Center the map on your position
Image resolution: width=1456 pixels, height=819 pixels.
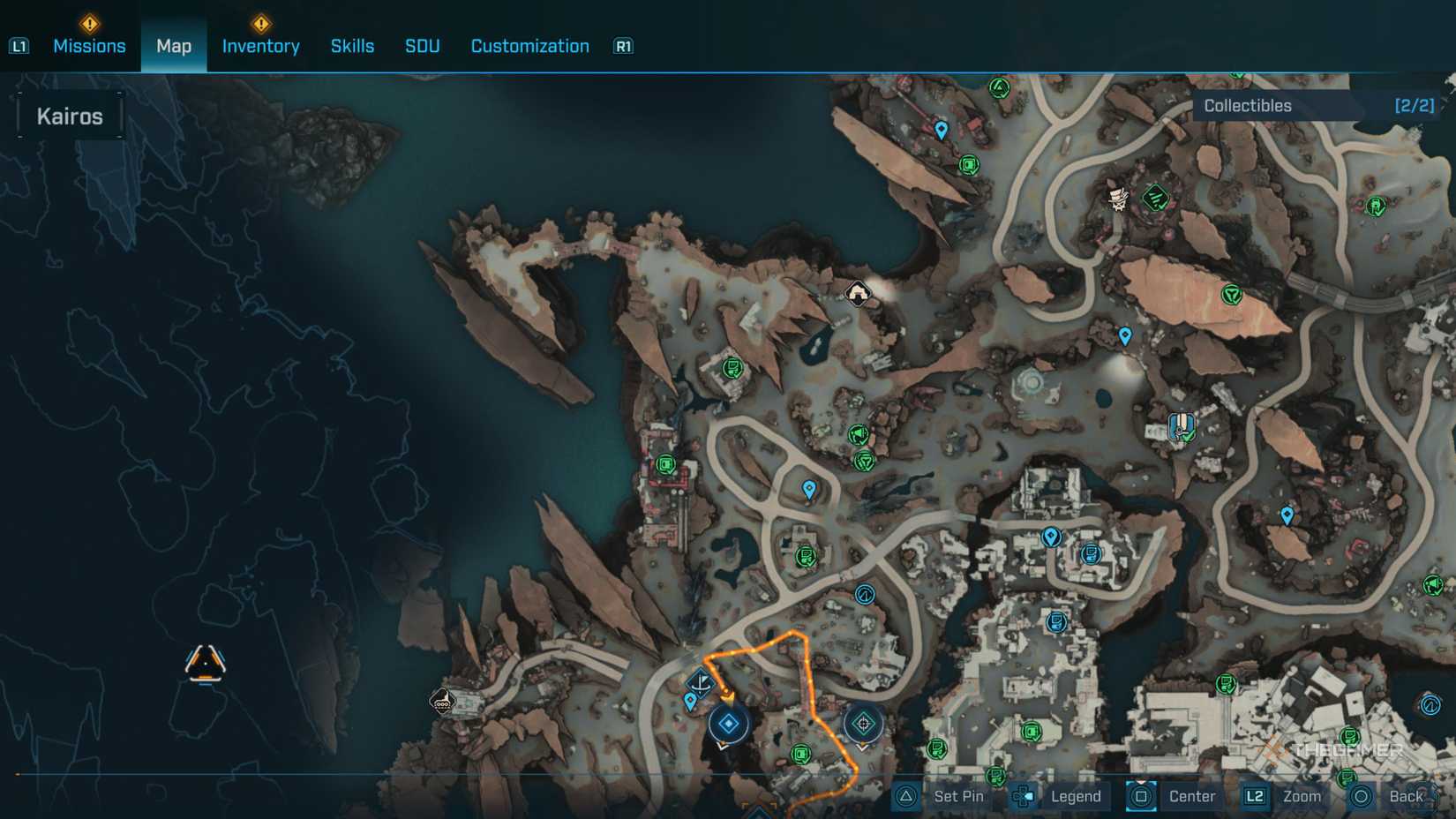[1191, 795]
